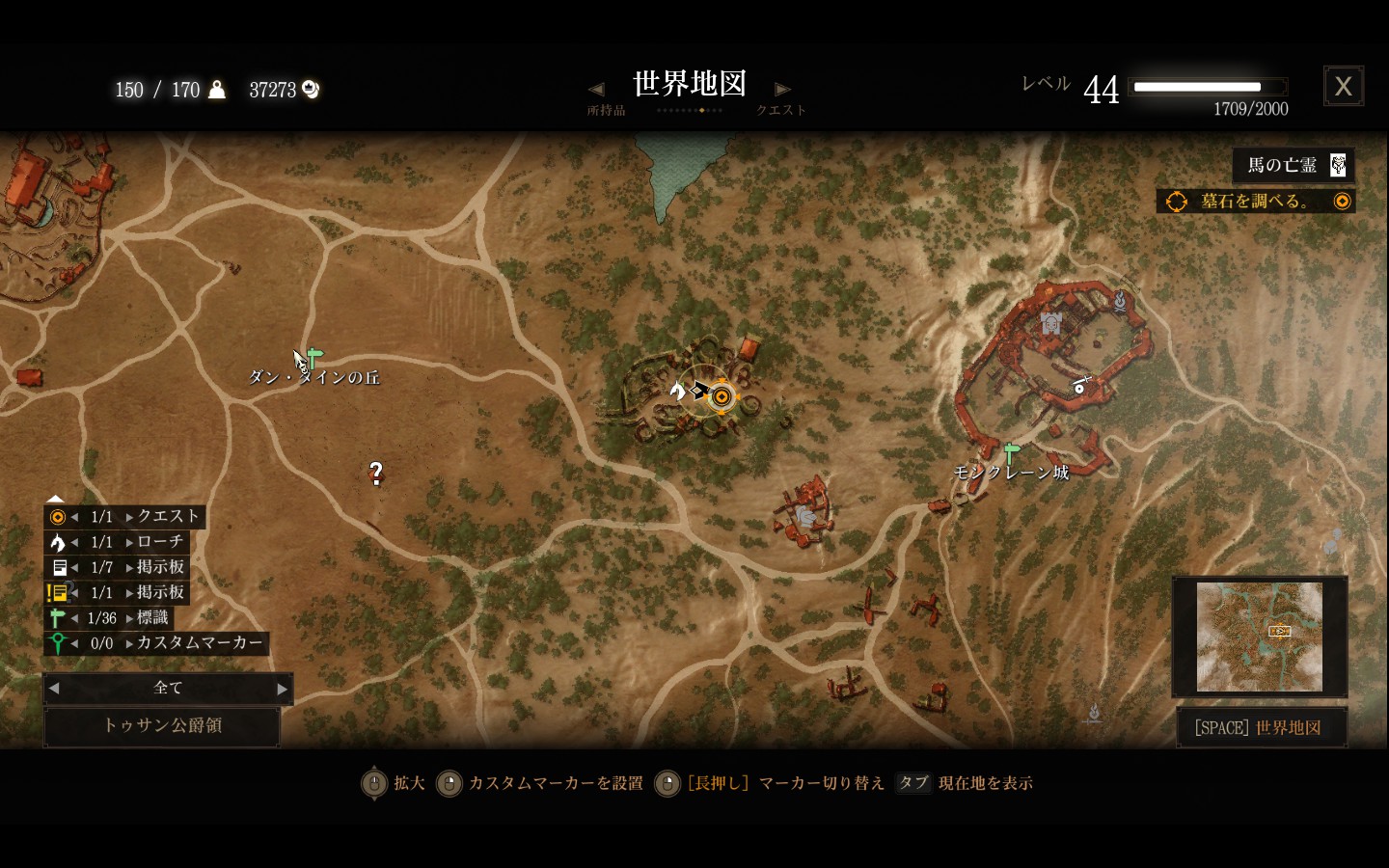Click the right arrow of the 全て selector
This screenshot has width=1389, height=868.
pos(282,689)
